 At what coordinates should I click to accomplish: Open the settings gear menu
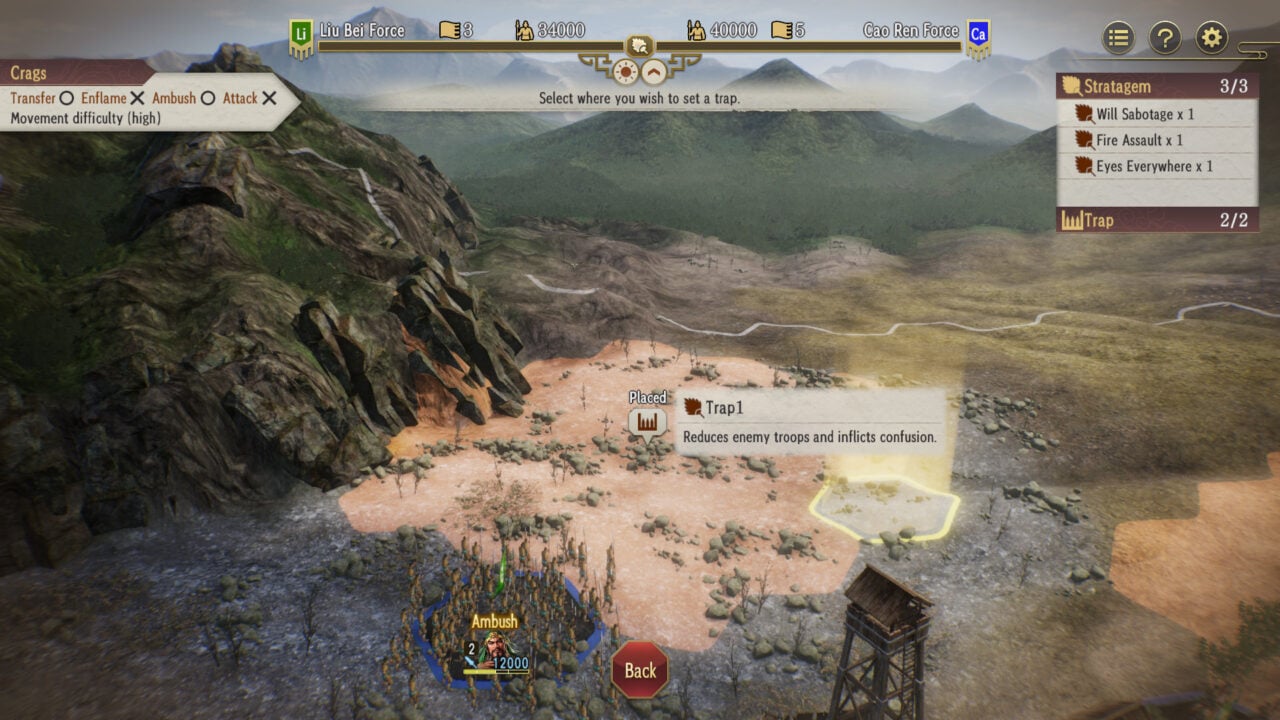click(1212, 38)
